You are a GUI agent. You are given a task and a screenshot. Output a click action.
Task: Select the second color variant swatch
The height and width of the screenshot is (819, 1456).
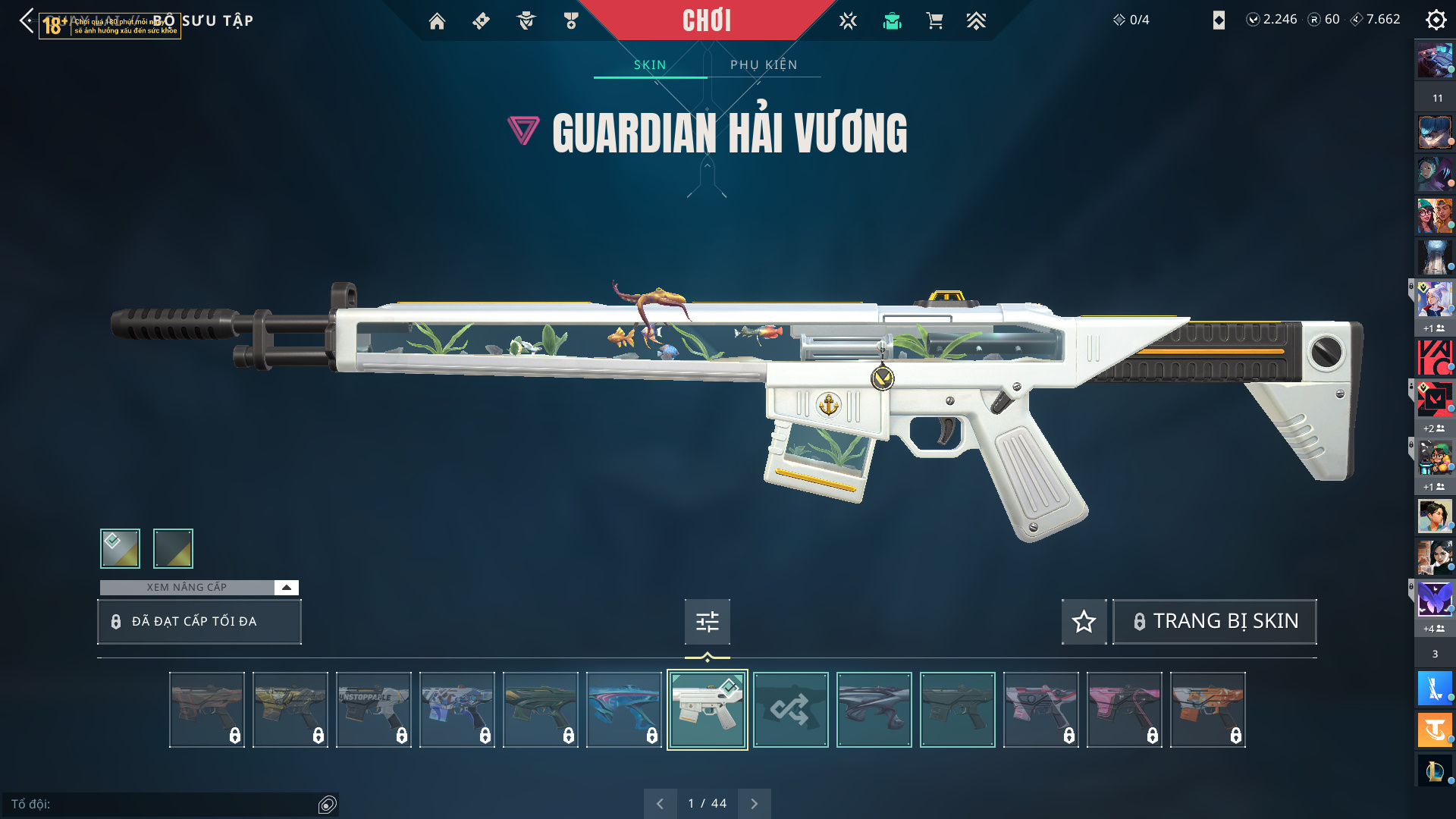point(173,548)
